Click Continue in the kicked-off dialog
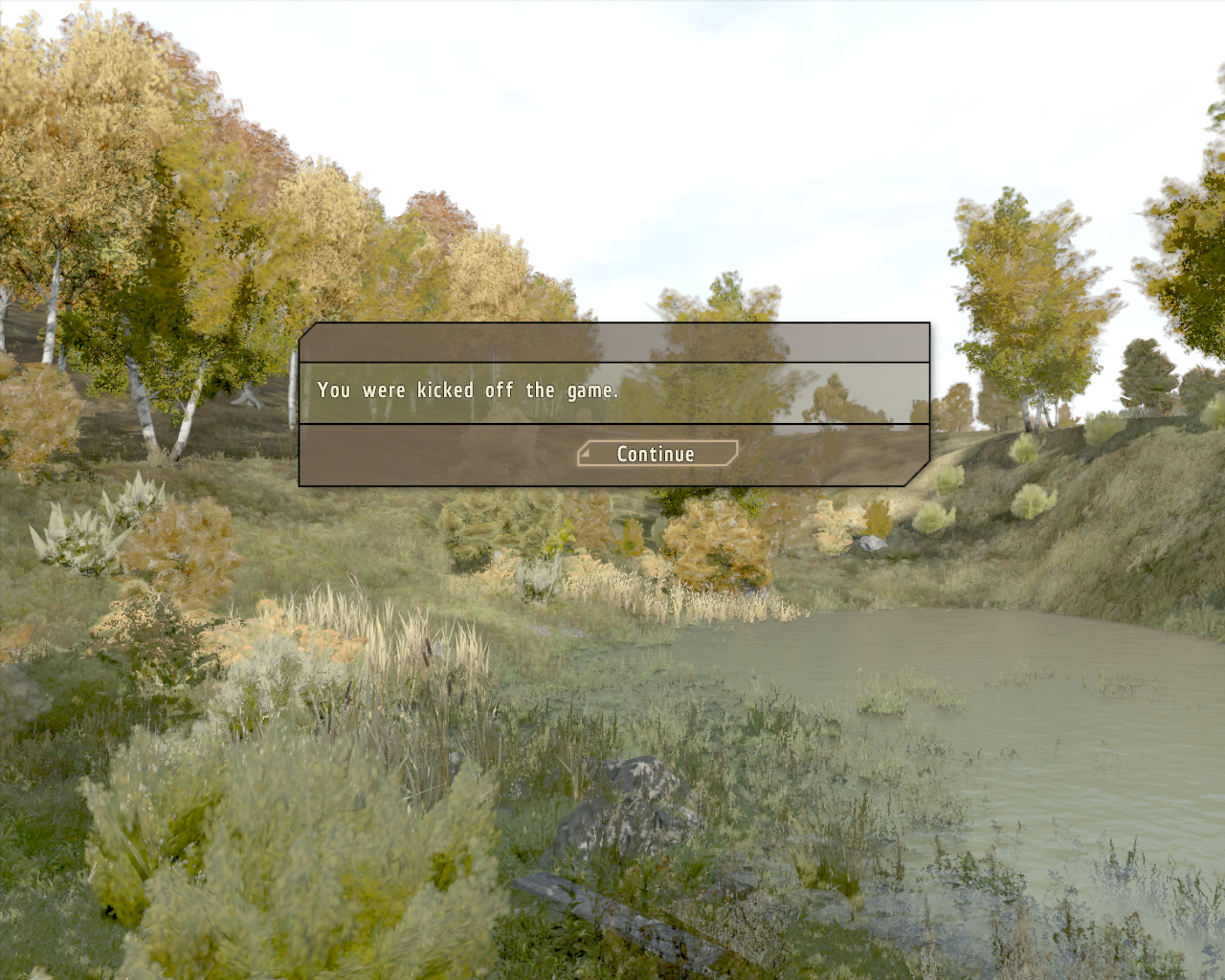1225x980 pixels. [x=657, y=454]
